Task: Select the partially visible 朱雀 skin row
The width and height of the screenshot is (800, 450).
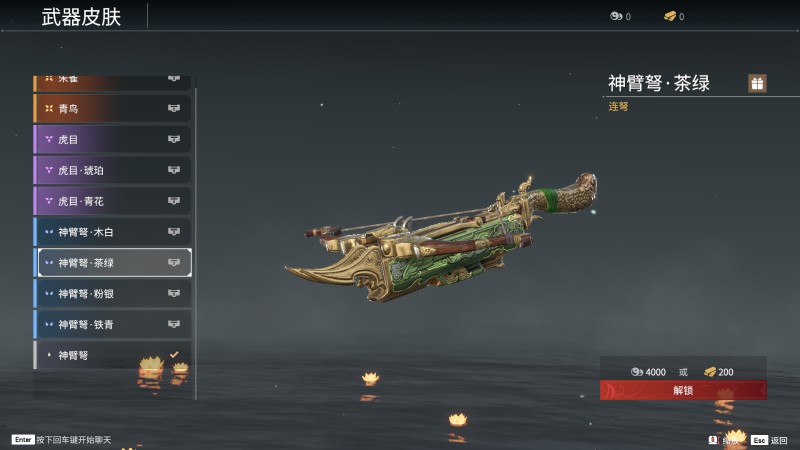Action: pyautogui.click(x=112, y=80)
